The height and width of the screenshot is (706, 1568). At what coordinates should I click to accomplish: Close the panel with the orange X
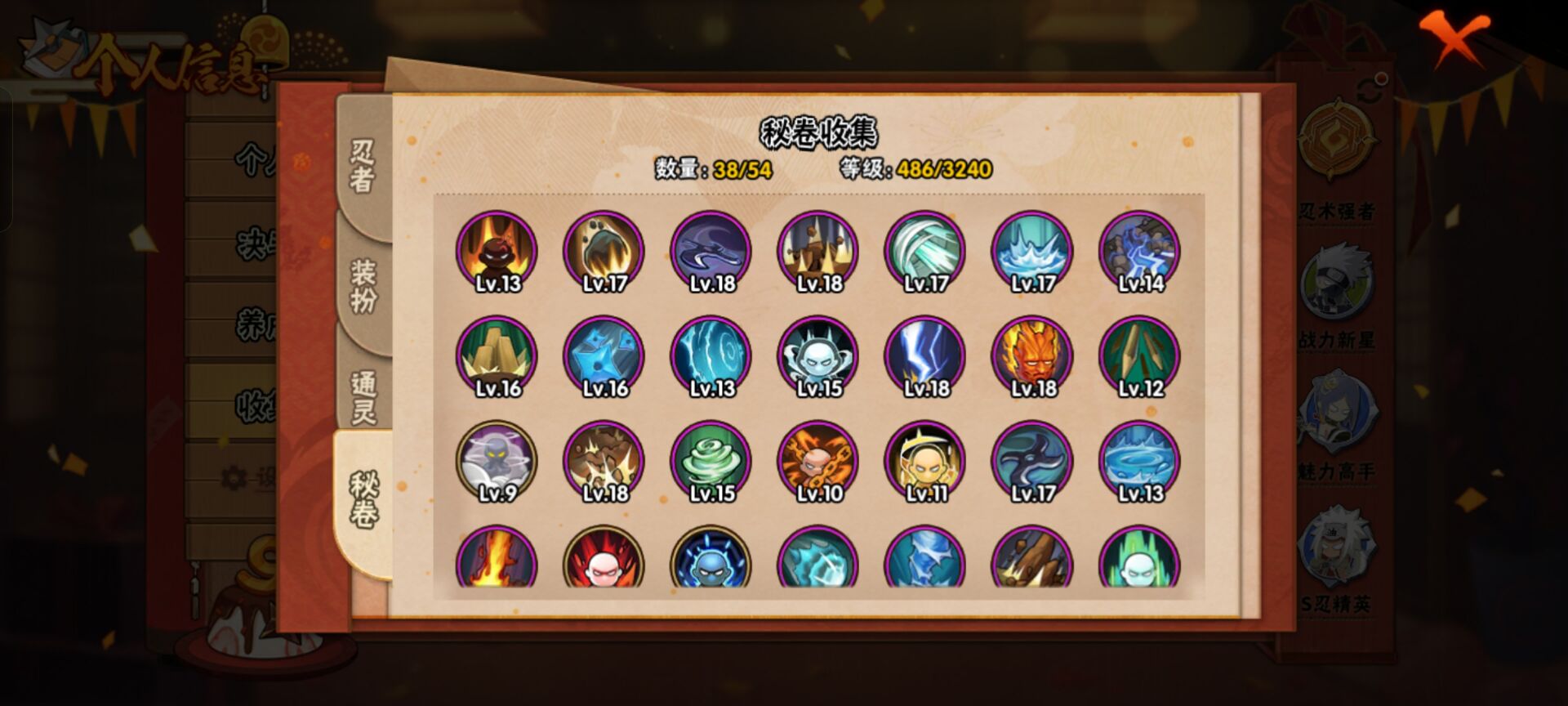tap(1454, 38)
